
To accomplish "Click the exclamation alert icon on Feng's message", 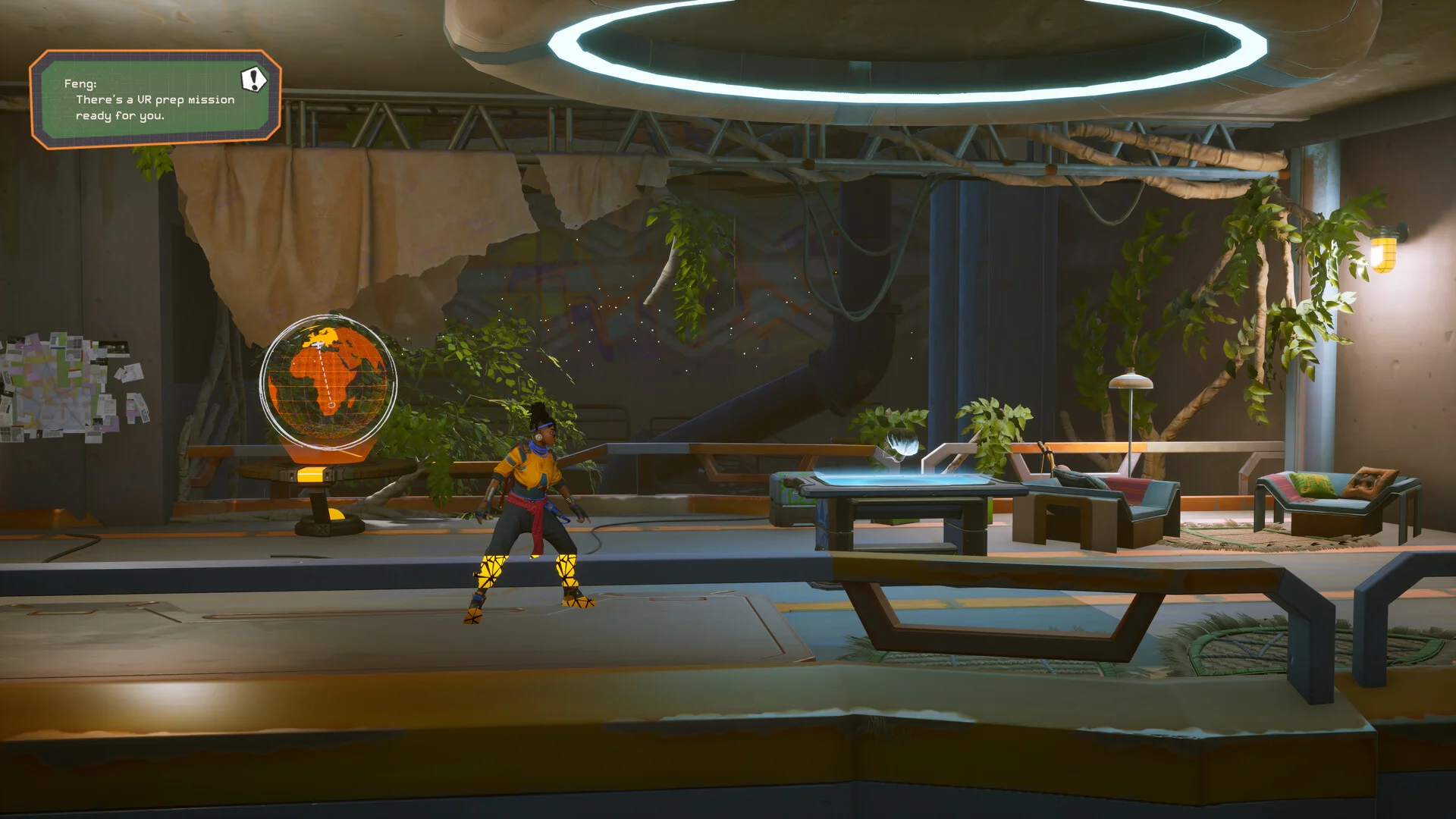I will coord(254,79).
